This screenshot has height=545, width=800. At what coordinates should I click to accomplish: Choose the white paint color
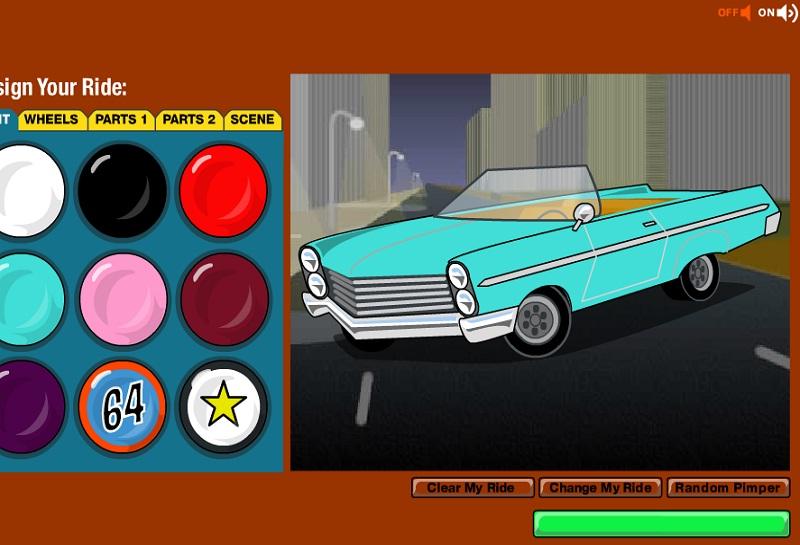[28, 191]
